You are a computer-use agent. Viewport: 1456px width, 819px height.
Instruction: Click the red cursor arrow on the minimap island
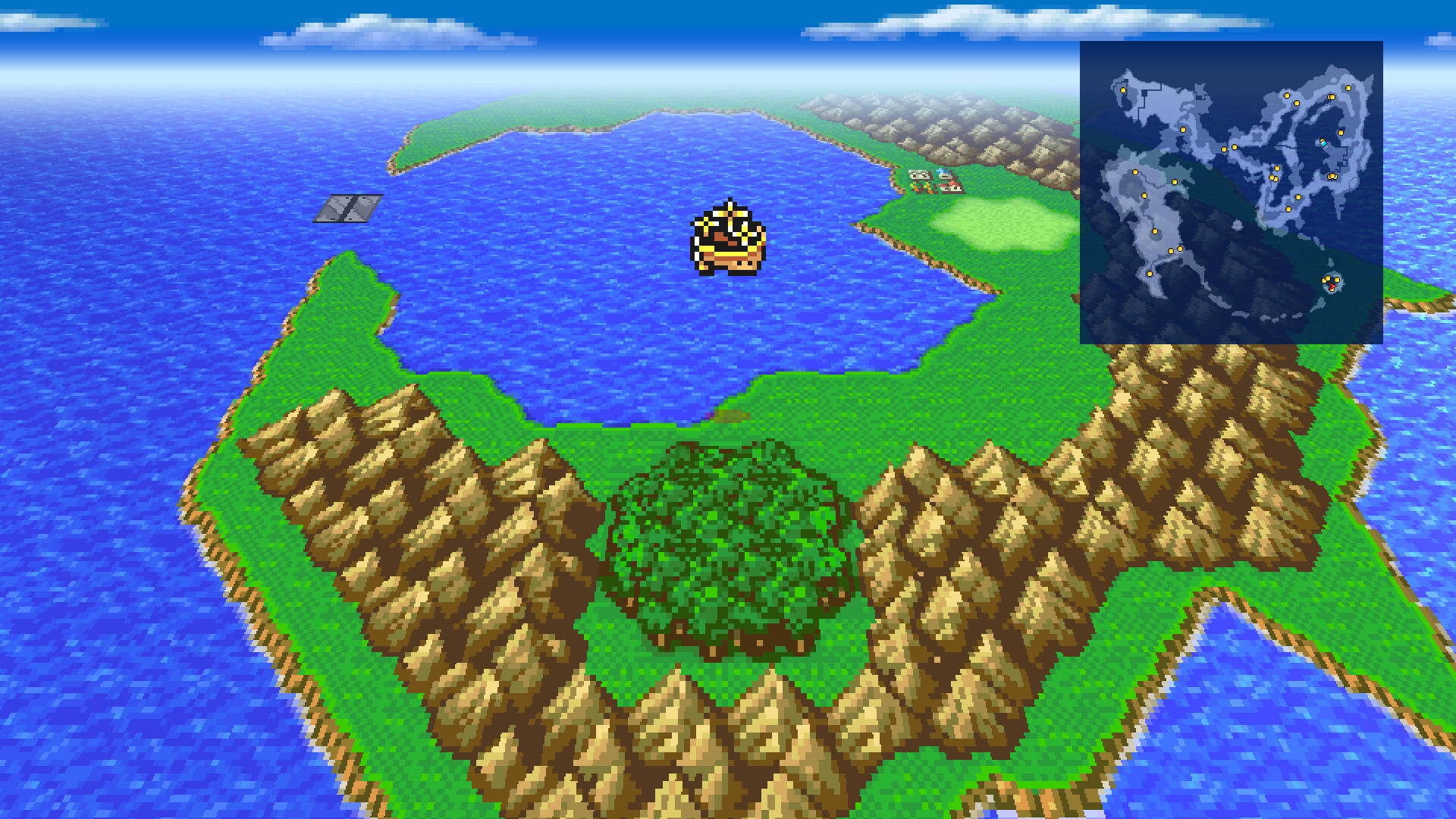click(1331, 287)
